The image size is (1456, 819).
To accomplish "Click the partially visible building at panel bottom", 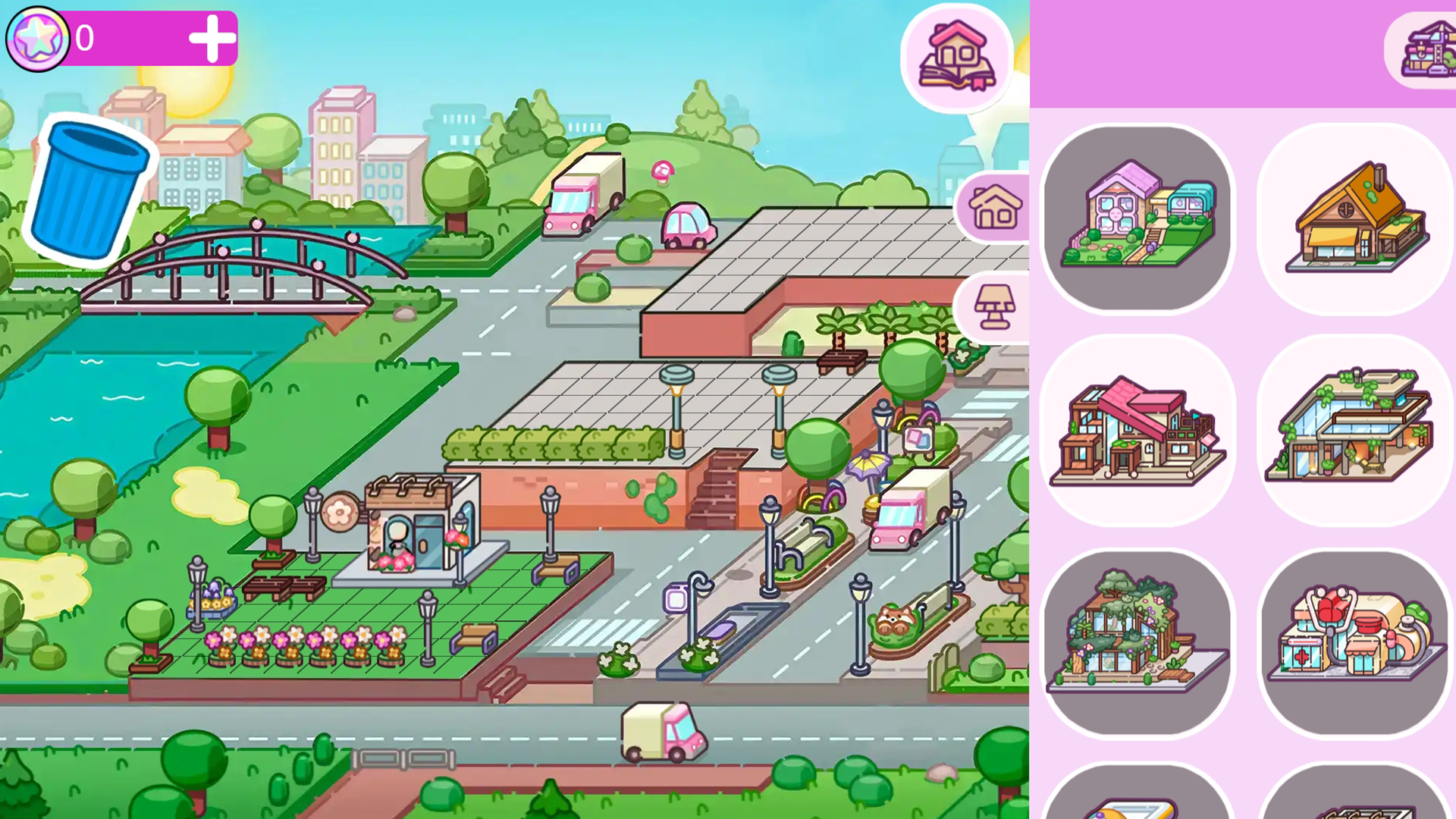I will [1137, 804].
